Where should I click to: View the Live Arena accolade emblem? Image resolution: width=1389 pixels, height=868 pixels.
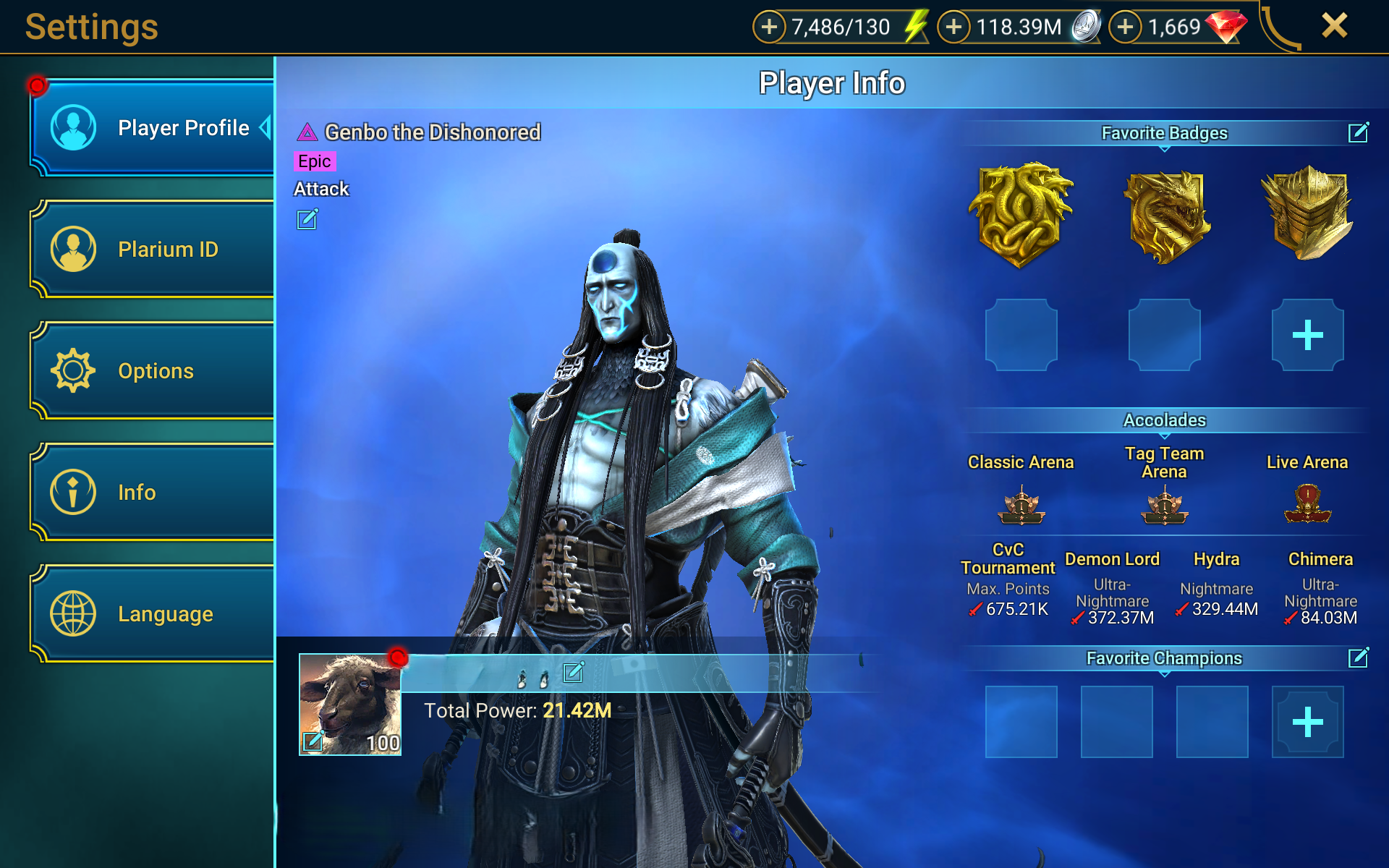tap(1307, 504)
